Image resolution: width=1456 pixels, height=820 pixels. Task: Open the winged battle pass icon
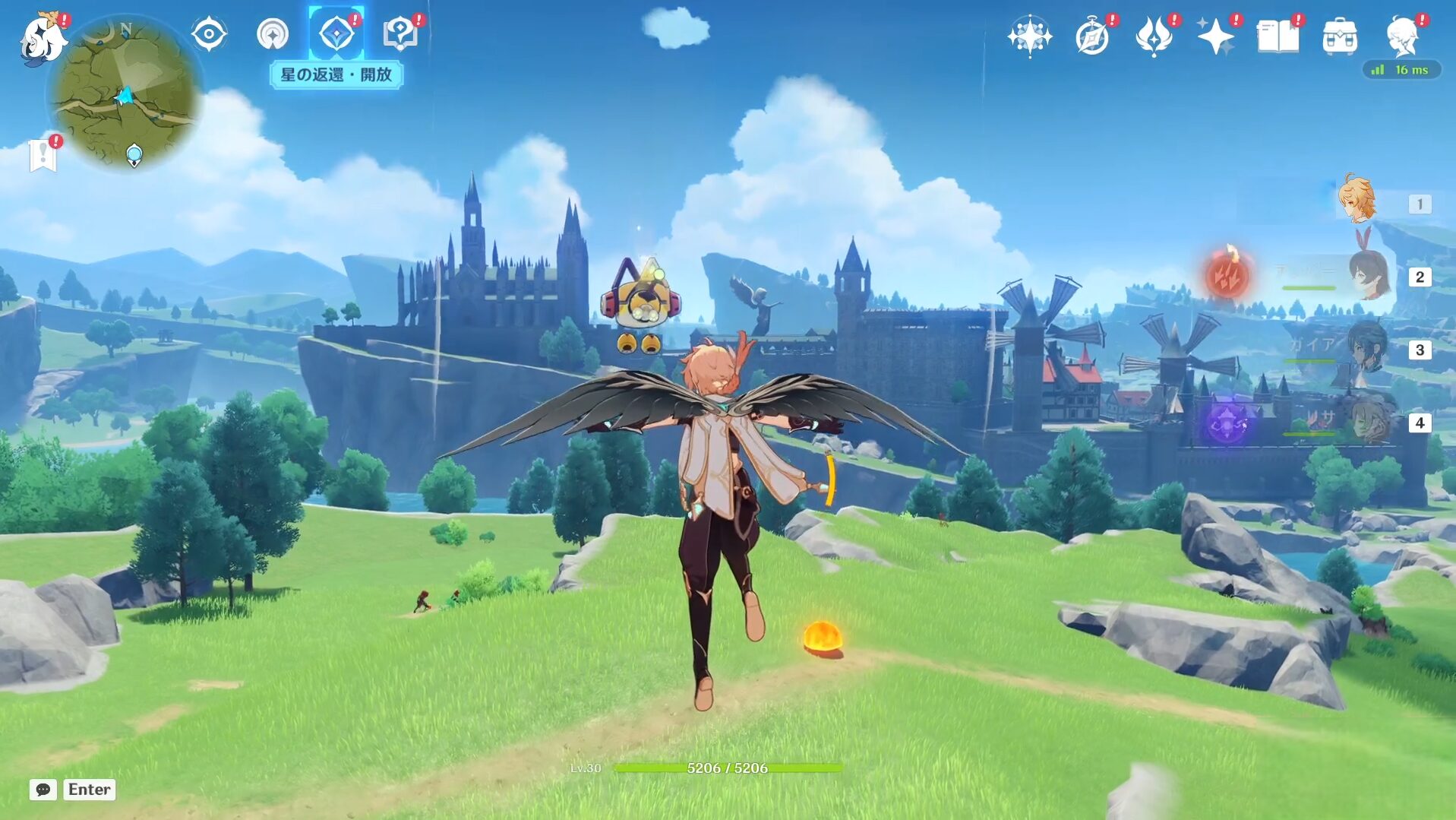point(1154,36)
